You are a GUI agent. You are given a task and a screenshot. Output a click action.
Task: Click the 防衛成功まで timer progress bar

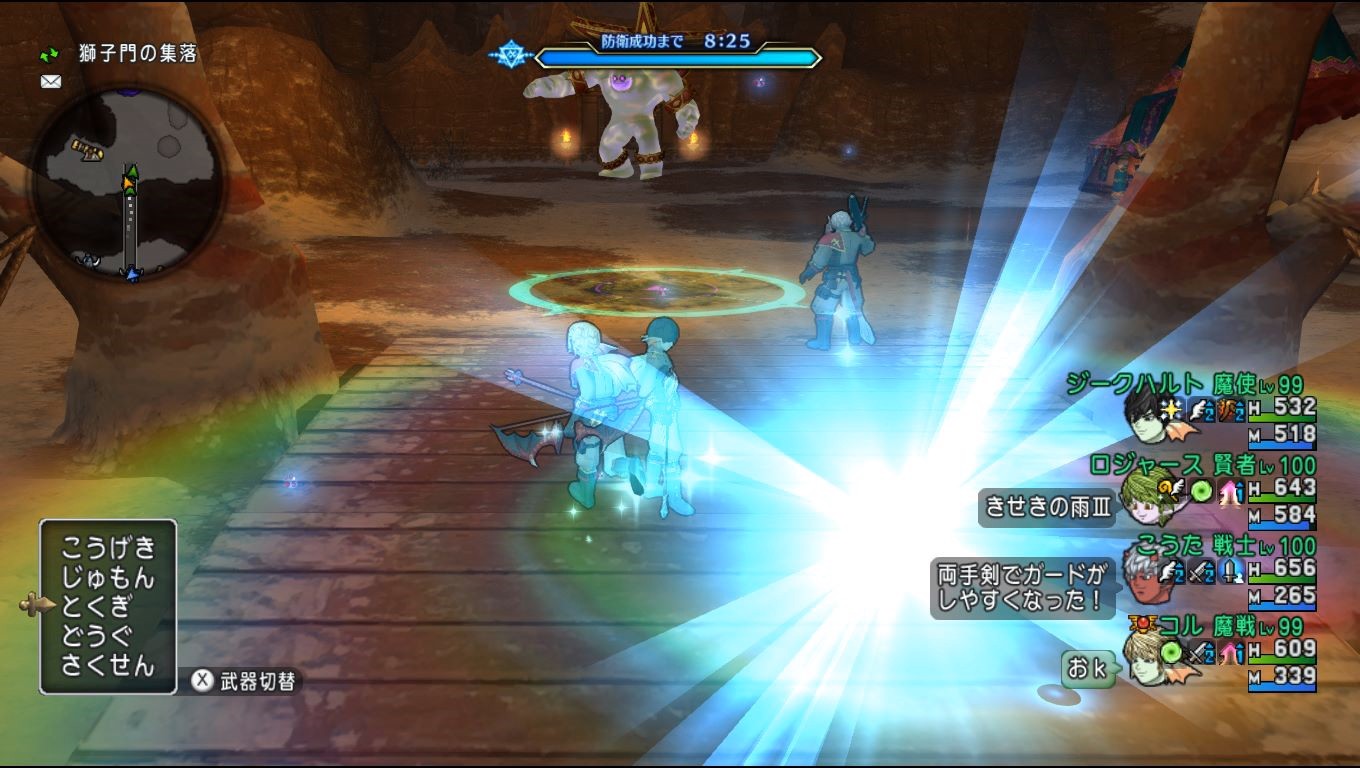tap(680, 57)
